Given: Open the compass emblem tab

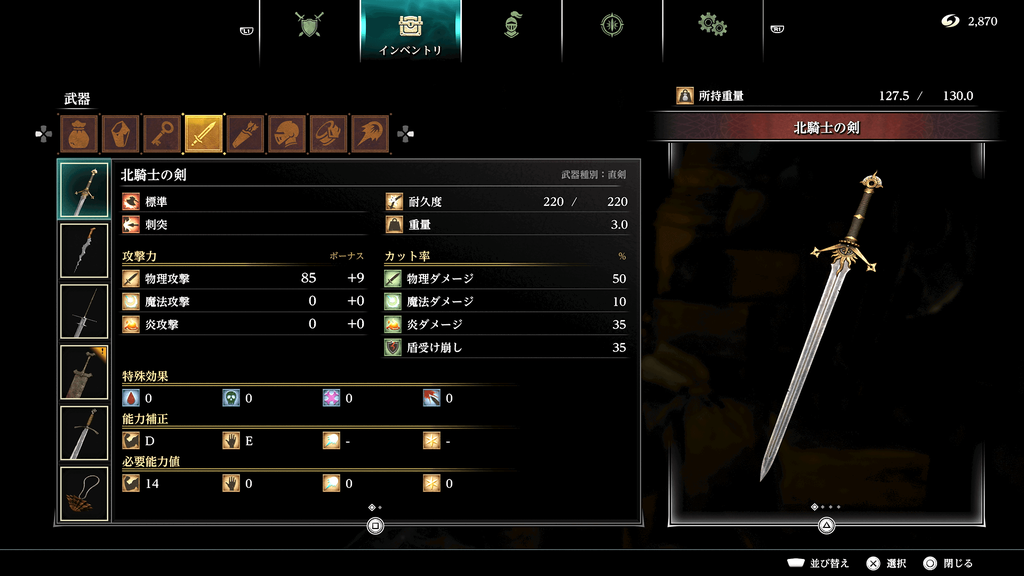Looking at the screenshot, I should [x=612, y=26].
